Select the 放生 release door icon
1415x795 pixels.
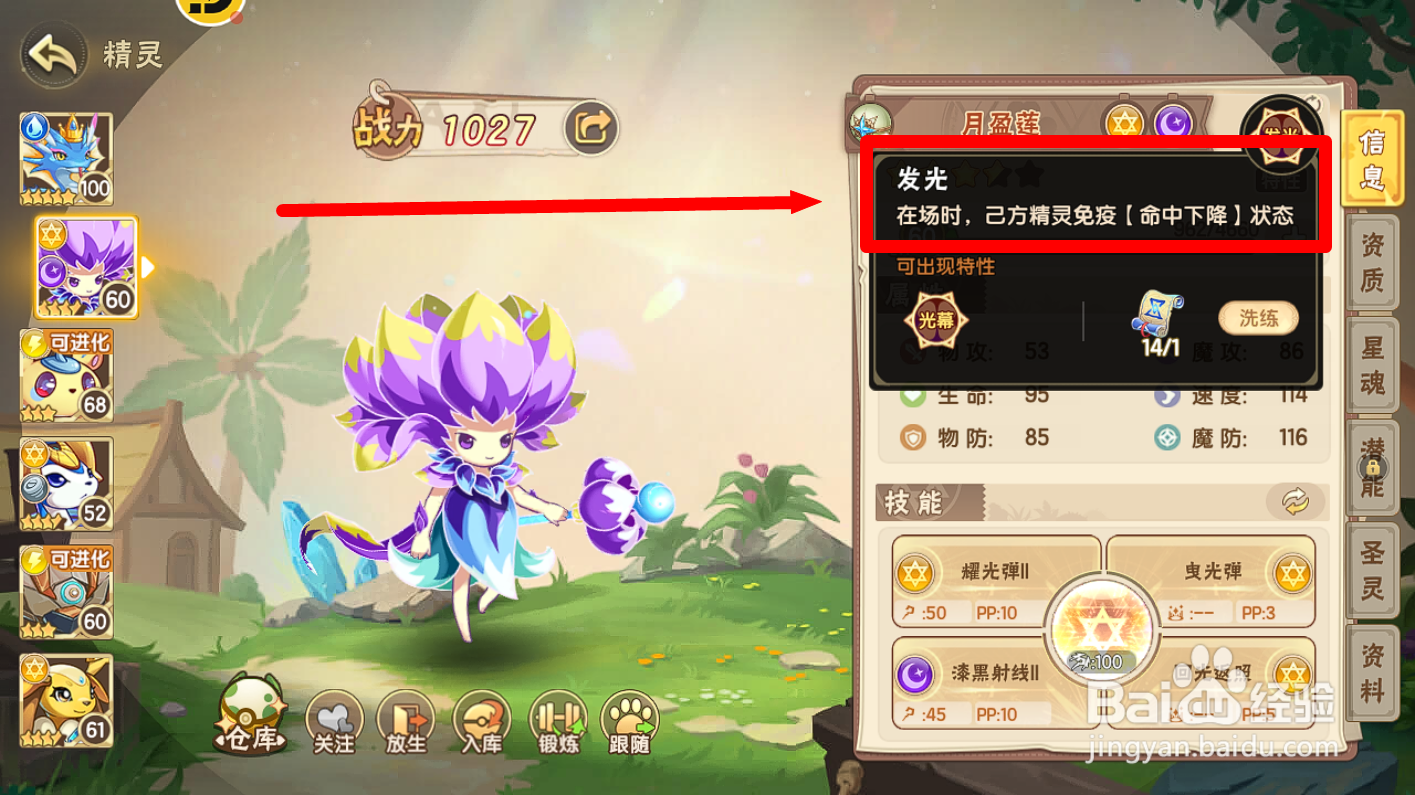(x=407, y=718)
